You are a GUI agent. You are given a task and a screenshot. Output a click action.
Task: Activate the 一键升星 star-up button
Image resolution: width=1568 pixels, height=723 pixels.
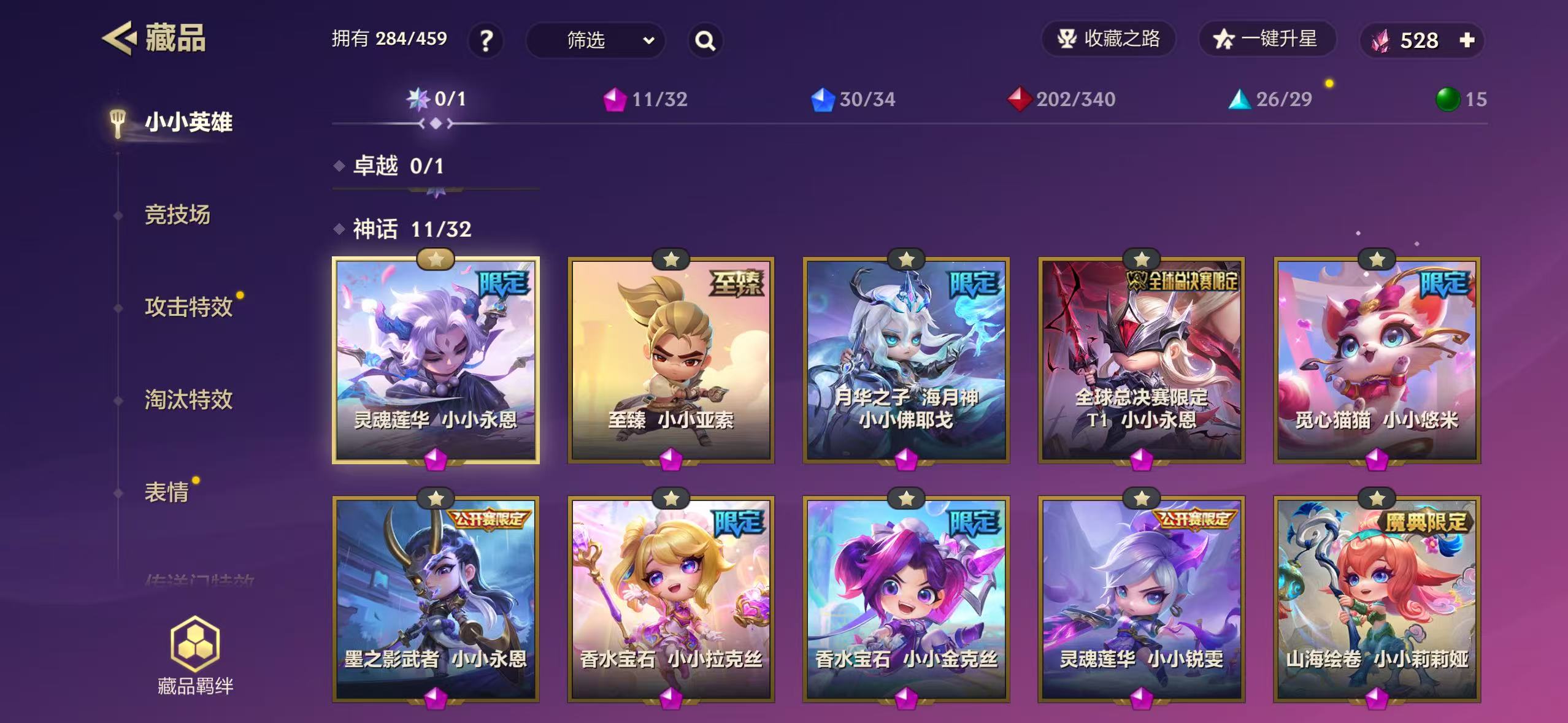coord(1266,39)
